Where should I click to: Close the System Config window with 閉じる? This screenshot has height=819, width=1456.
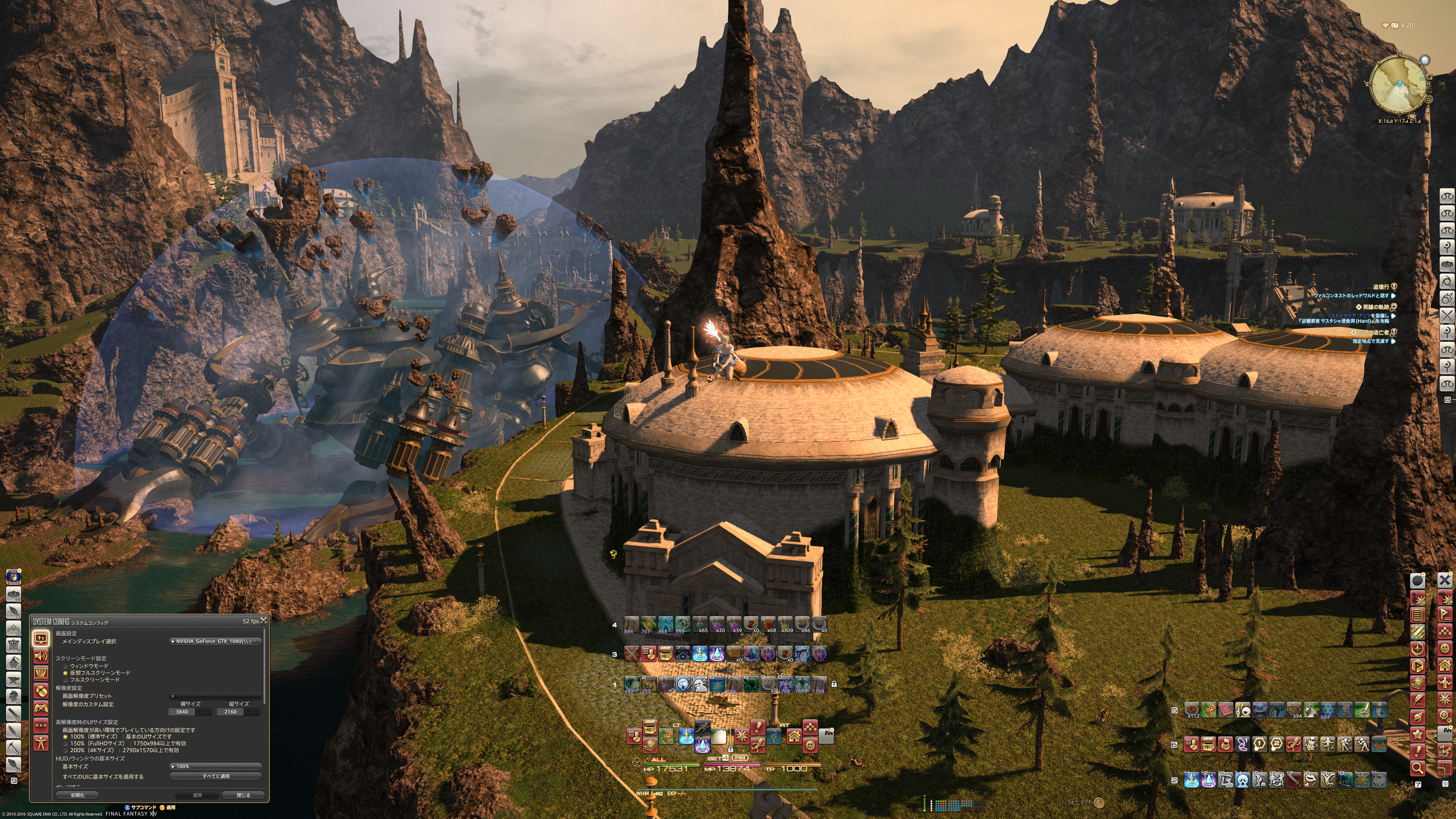click(243, 795)
